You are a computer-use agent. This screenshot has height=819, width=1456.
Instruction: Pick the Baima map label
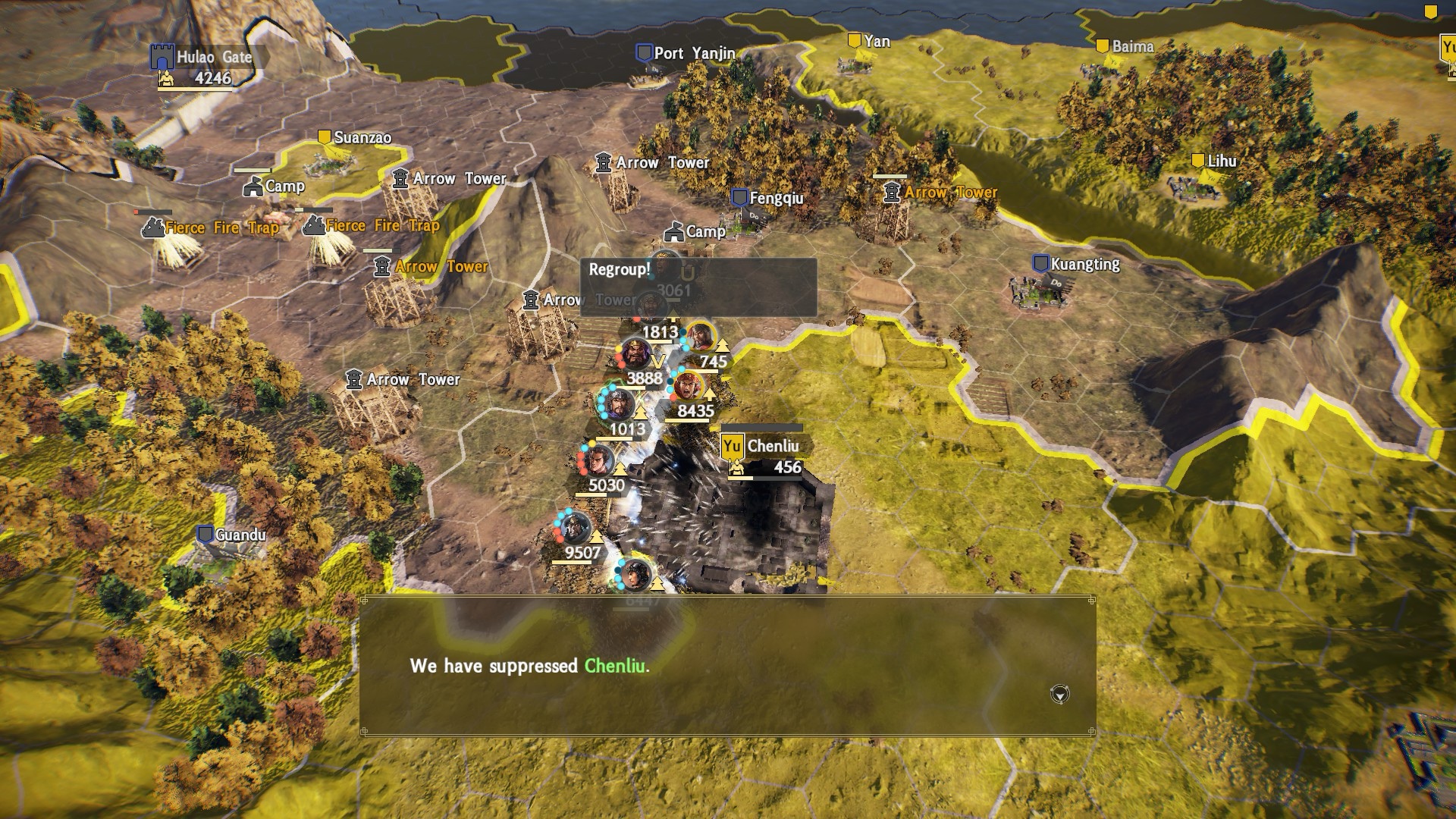pos(1131,46)
